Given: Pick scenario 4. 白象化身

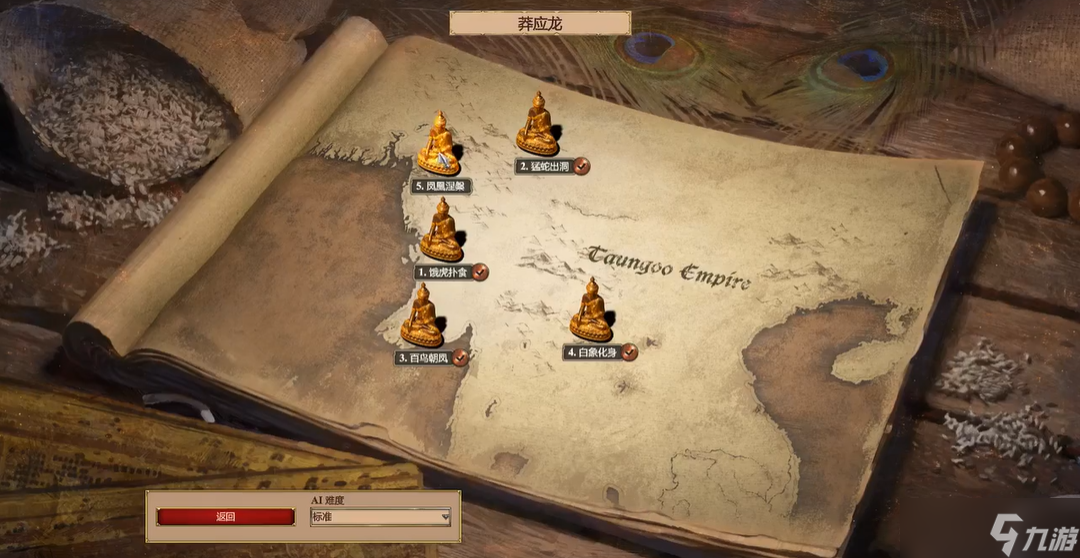Looking at the screenshot, I should pyautogui.click(x=591, y=312).
